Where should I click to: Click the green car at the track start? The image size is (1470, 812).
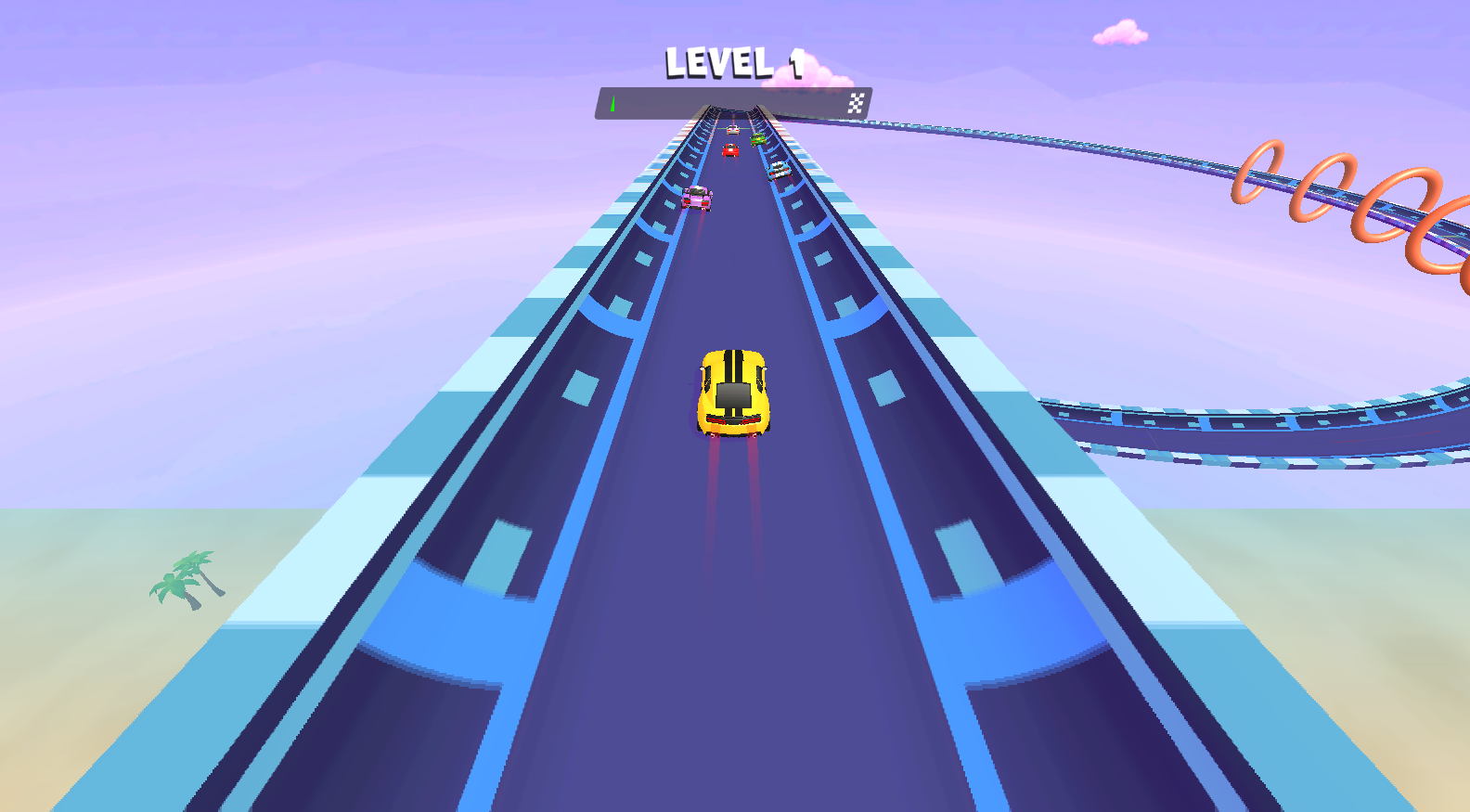(757, 139)
